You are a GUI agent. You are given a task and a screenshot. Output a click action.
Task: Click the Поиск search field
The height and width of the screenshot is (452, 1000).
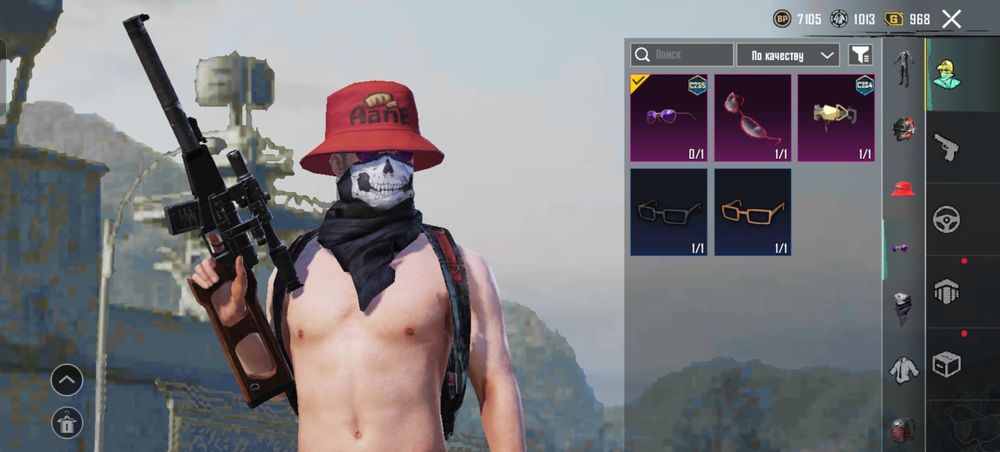pyautogui.click(x=682, y=55)
